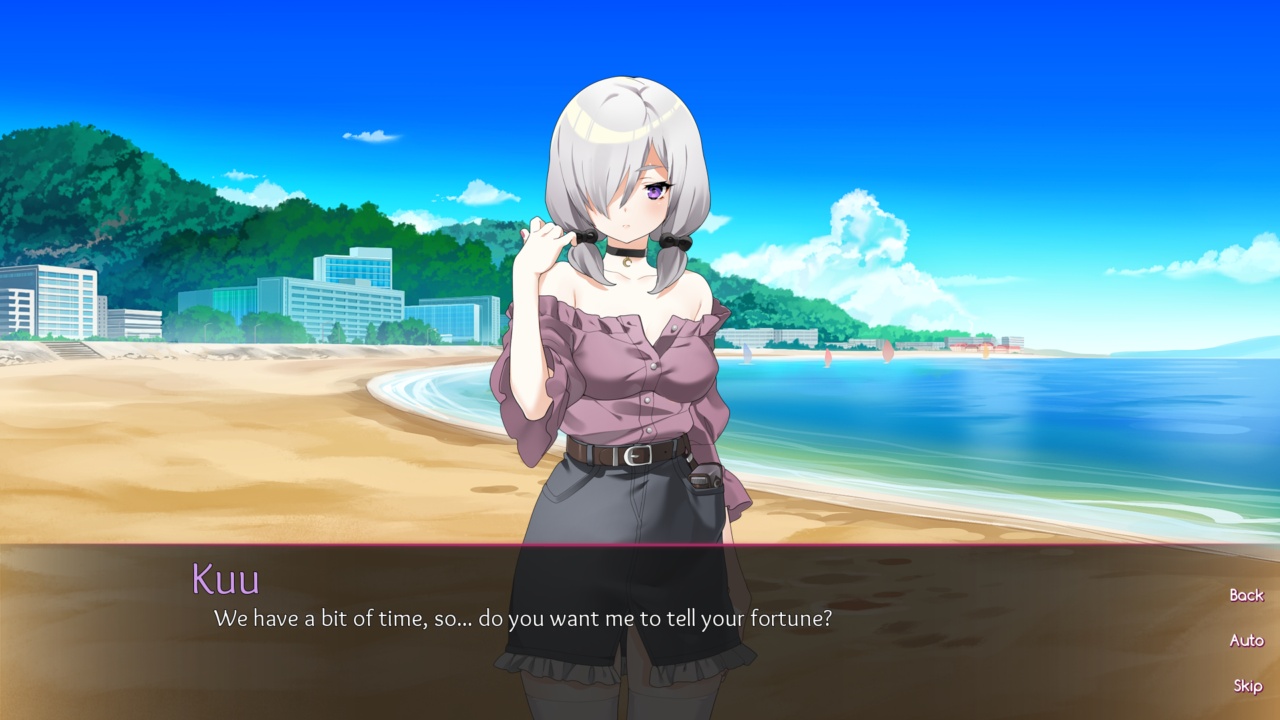Activate Skip mode to fast-forward dialogue
The image size is (1280, 720).
(x=1247, y=686)
